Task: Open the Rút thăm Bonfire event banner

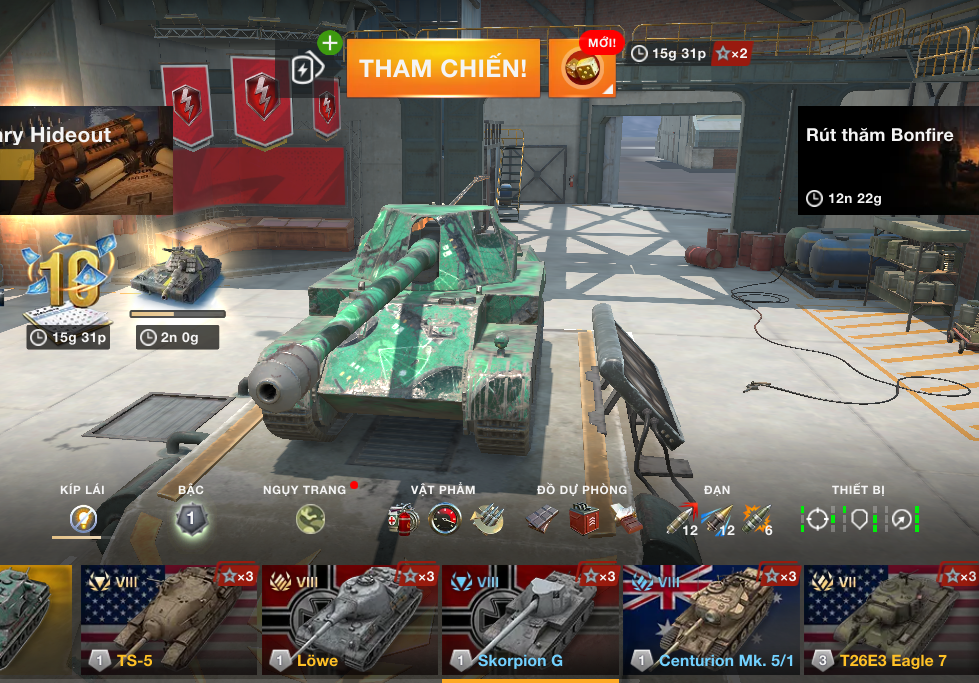Action: coord(887,160)
